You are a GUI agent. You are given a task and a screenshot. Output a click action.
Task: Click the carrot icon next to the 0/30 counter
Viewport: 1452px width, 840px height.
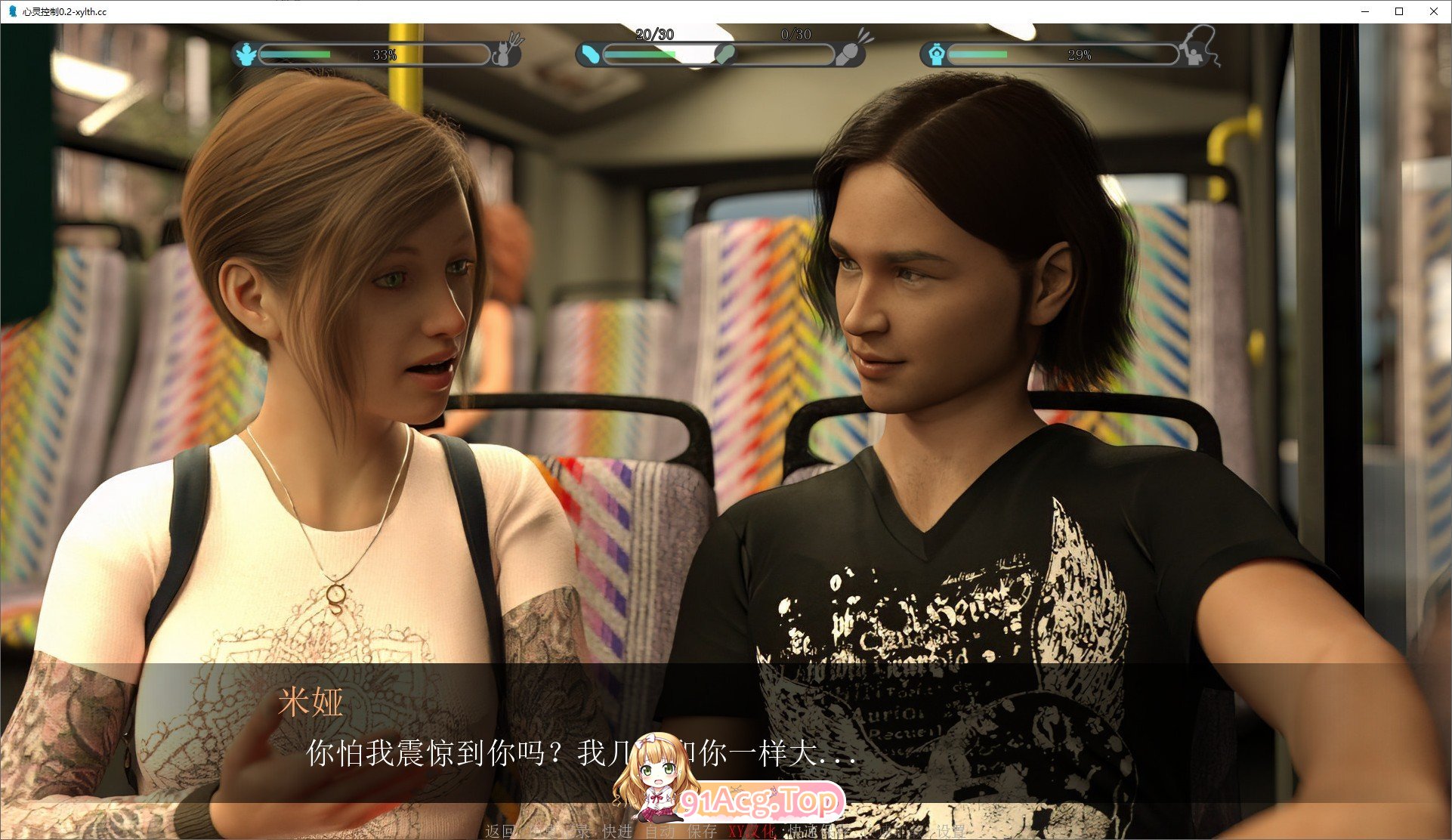click(x=851, y=51)
